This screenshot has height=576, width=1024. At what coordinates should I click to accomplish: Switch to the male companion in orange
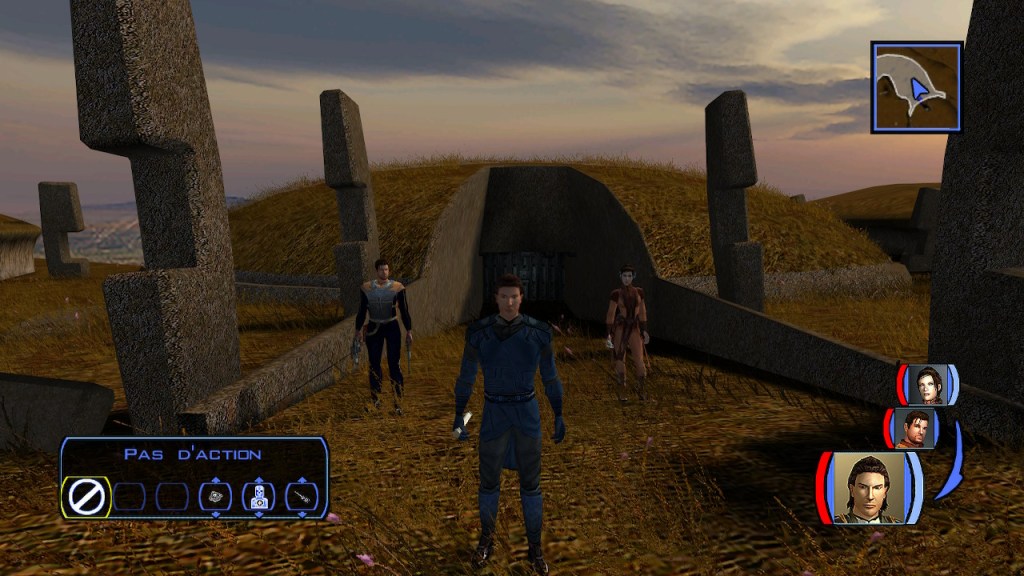click(914, 428)
